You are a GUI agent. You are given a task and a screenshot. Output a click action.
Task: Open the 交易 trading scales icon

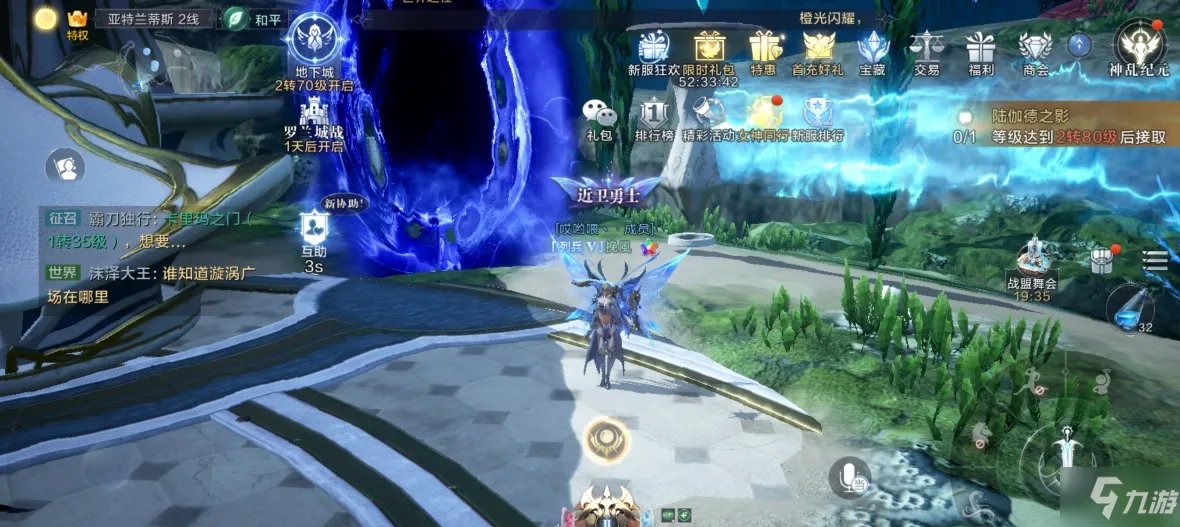pos(926,48)
